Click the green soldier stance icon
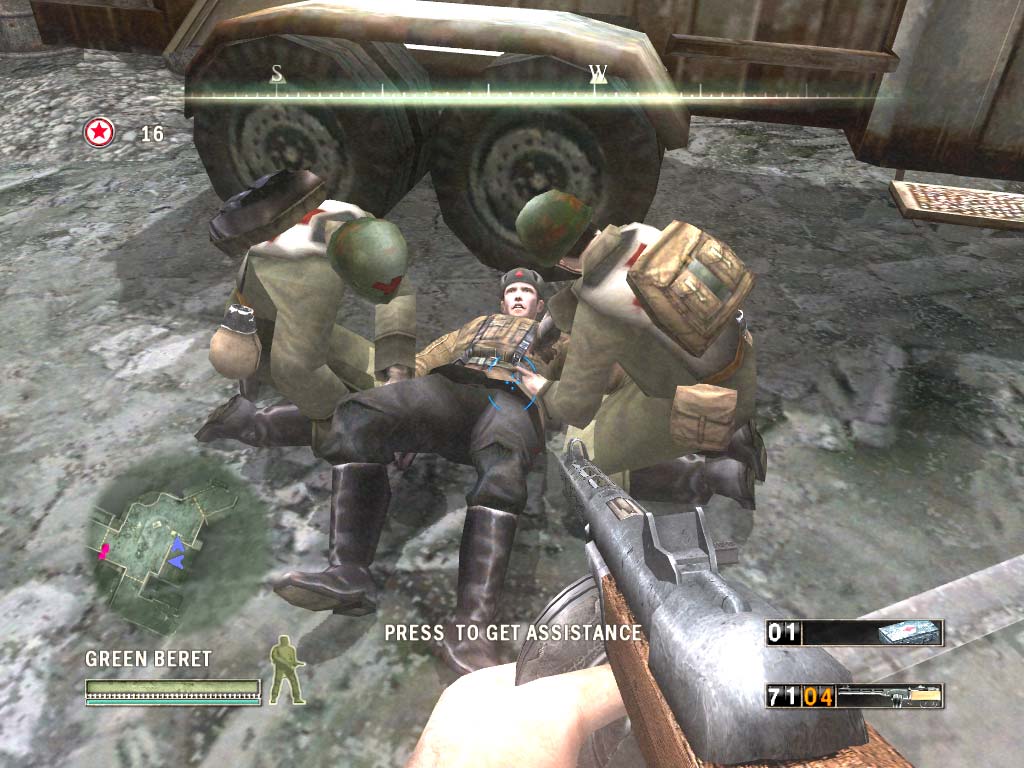 (287, 671)
